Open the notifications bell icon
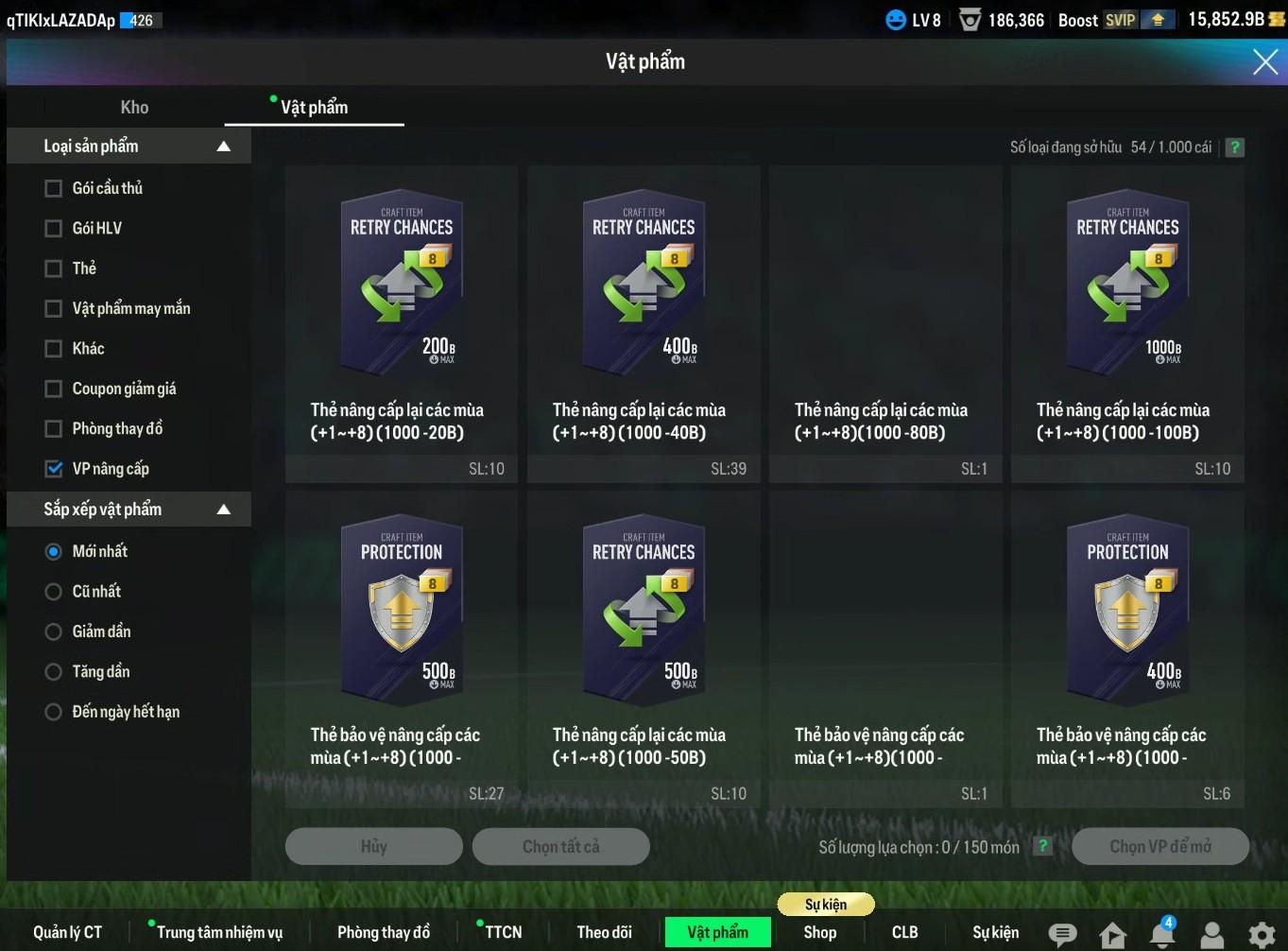This screenshot has height=951, width=1288. click(x=1161, y=934)
